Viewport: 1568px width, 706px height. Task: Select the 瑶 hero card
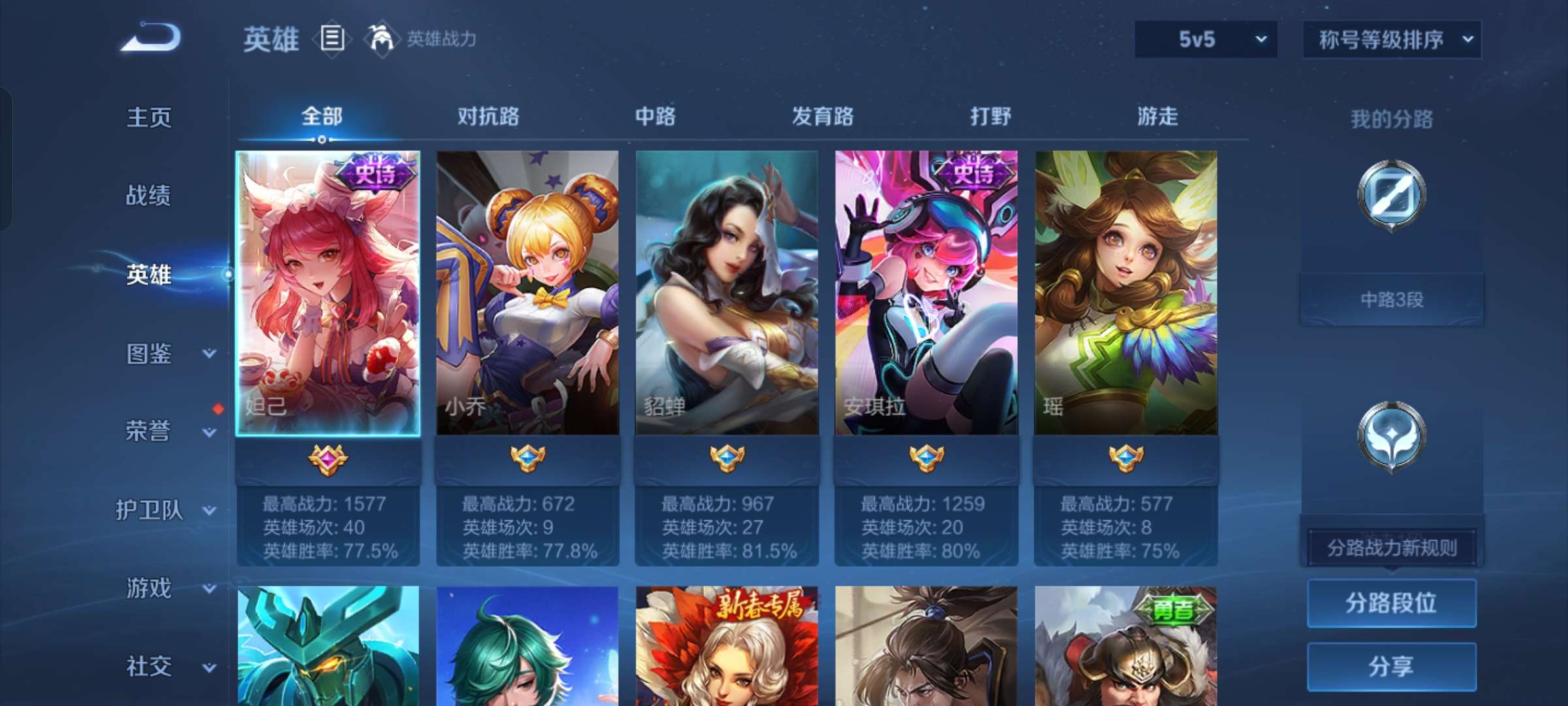click(1127, 294)
